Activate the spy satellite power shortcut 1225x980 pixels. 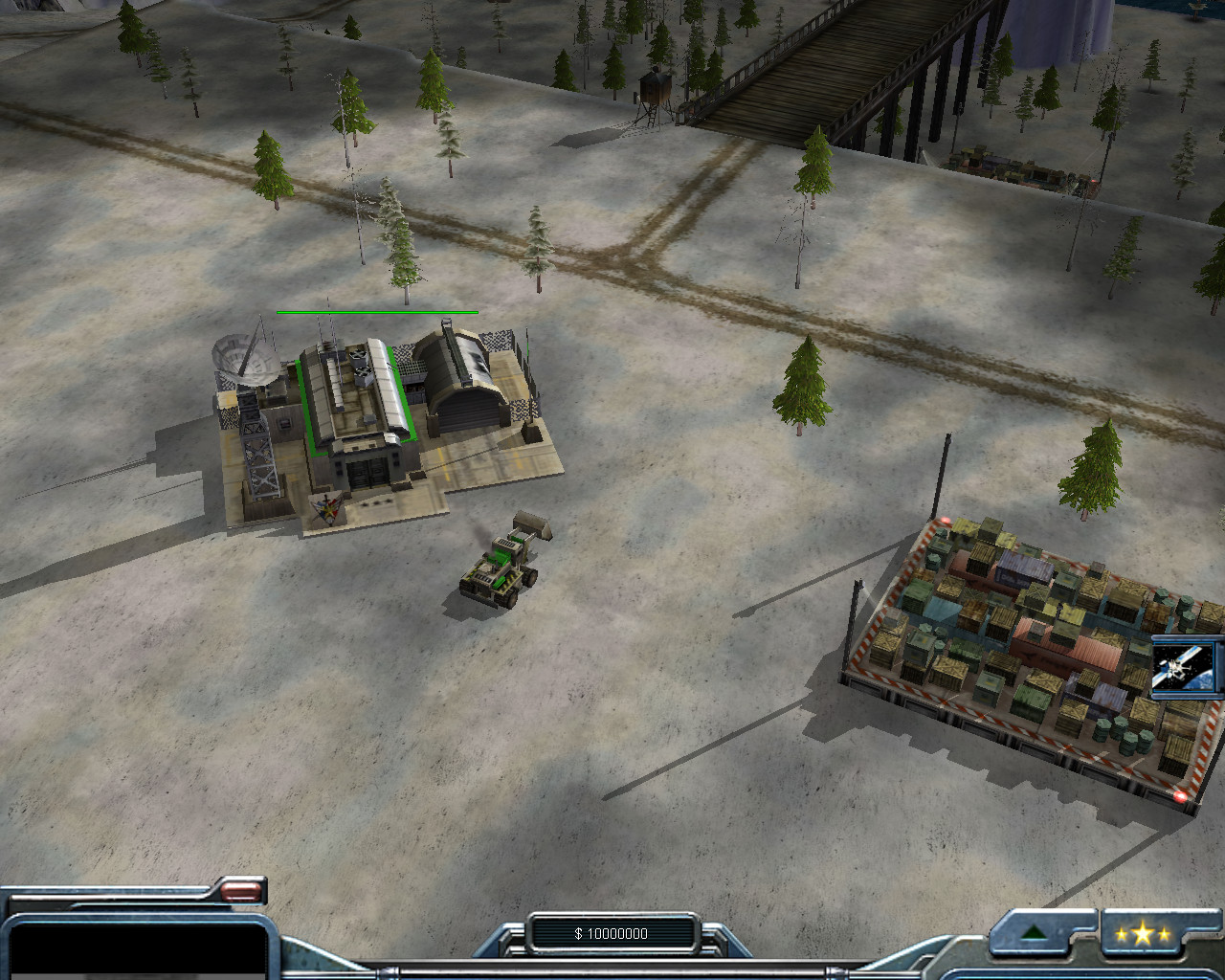[x=1185, y=666]
